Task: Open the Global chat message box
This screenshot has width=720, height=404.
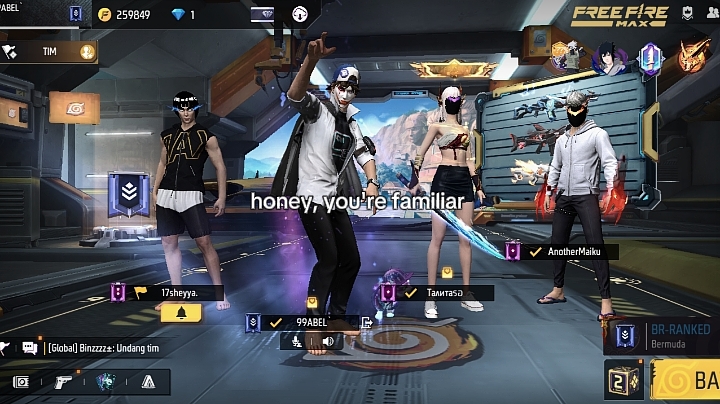Action: click(100, 348)
